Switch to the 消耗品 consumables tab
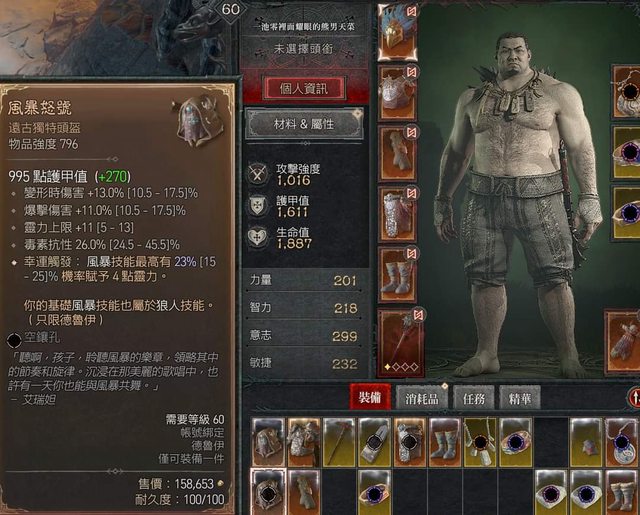 point(418,397)
